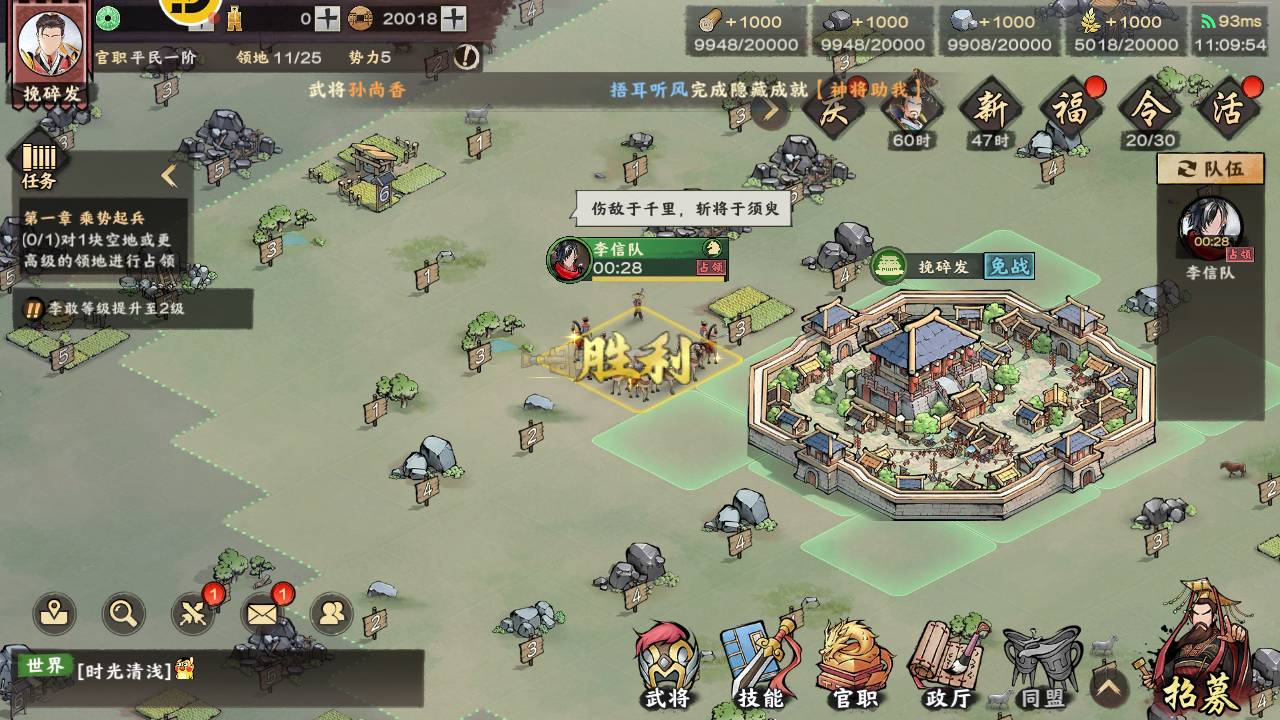Open the 同盟 alliance menu
1280x720 pixels.
[x=1041, y=665]
